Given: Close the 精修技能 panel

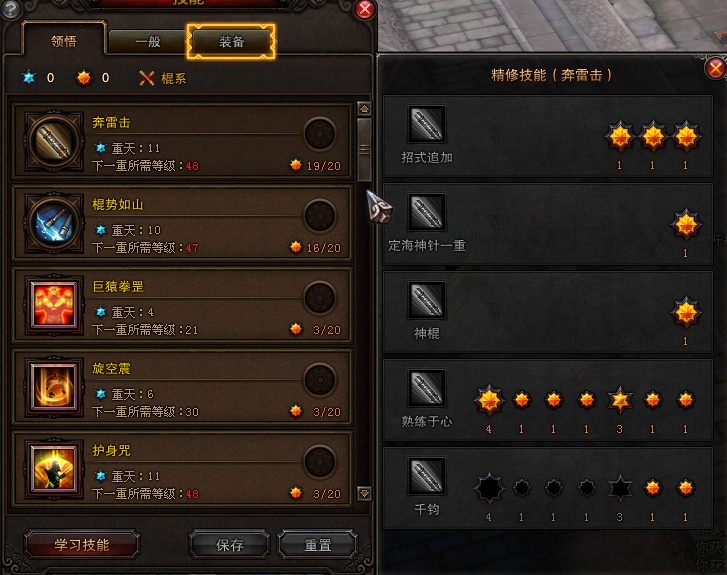Looking at the screenshot, I should [x=715, y=68].
